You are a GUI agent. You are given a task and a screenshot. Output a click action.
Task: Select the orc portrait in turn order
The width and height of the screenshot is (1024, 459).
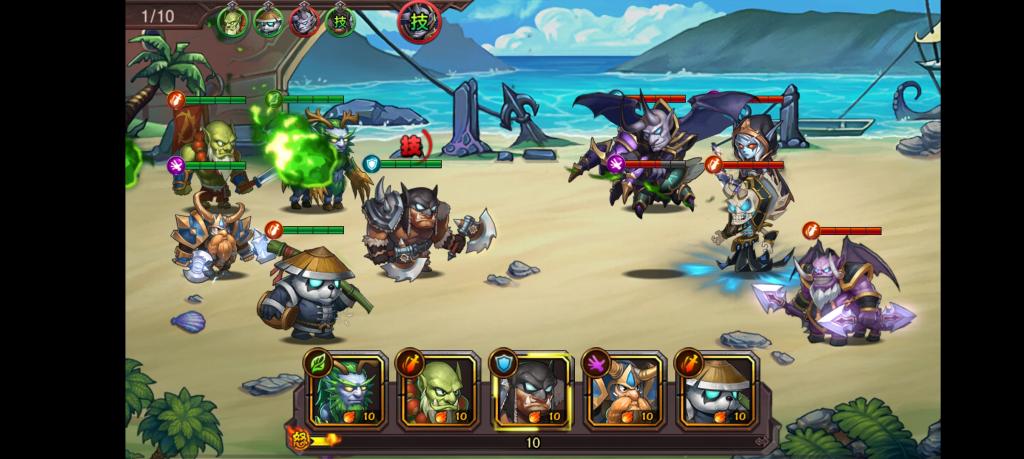pos(233,21)
